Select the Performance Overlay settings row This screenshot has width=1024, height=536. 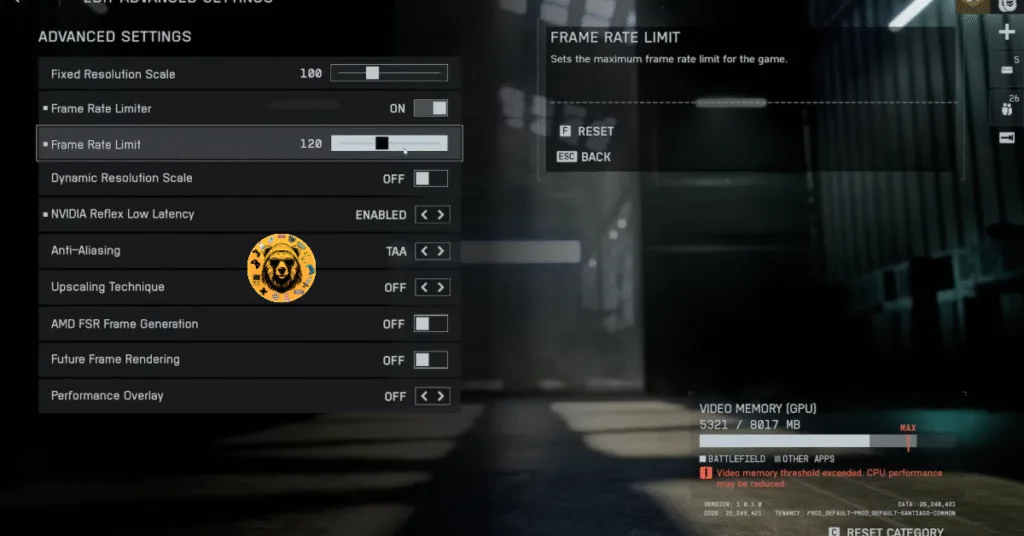[200, 396]
